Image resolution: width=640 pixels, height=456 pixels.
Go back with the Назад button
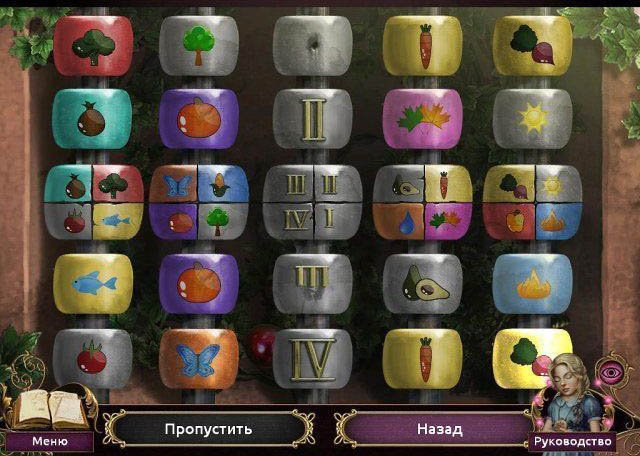tap(439, 429)
